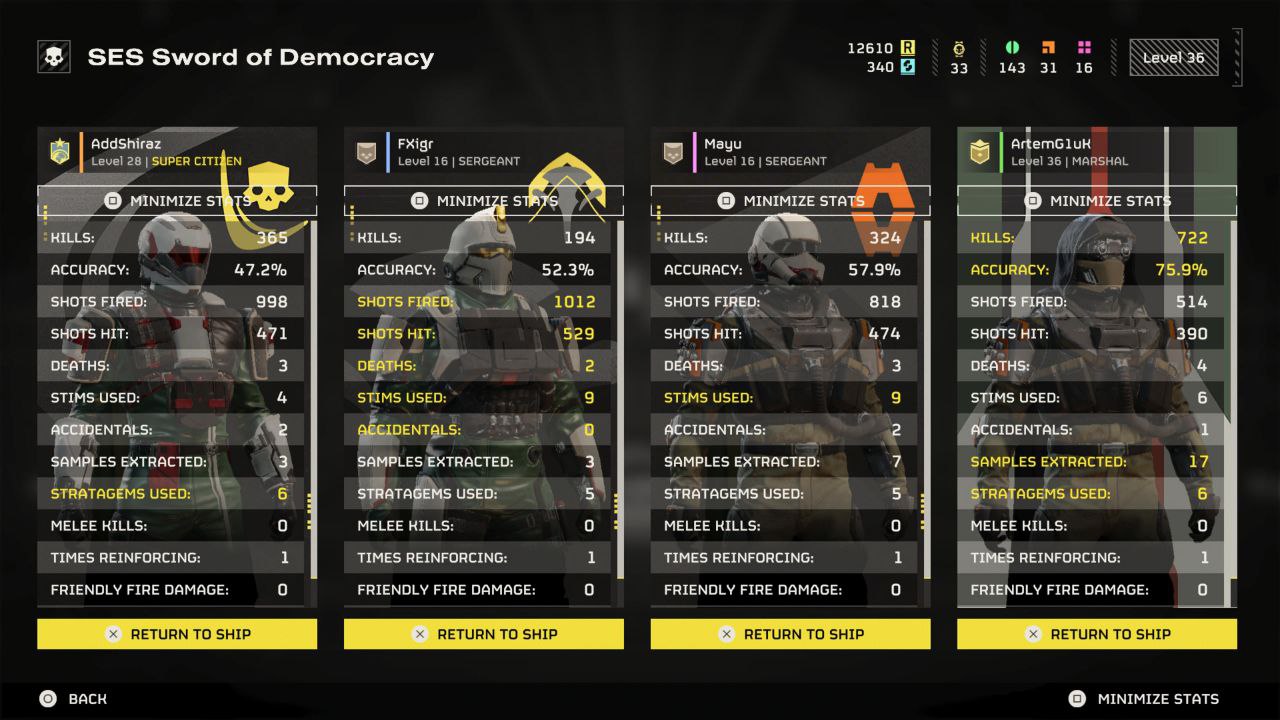This screenshot has height=720, width=1280.
Task: Minimize stats on ArtemG1uK's card
Action: pyautogui.click(x=1097, y=201)
